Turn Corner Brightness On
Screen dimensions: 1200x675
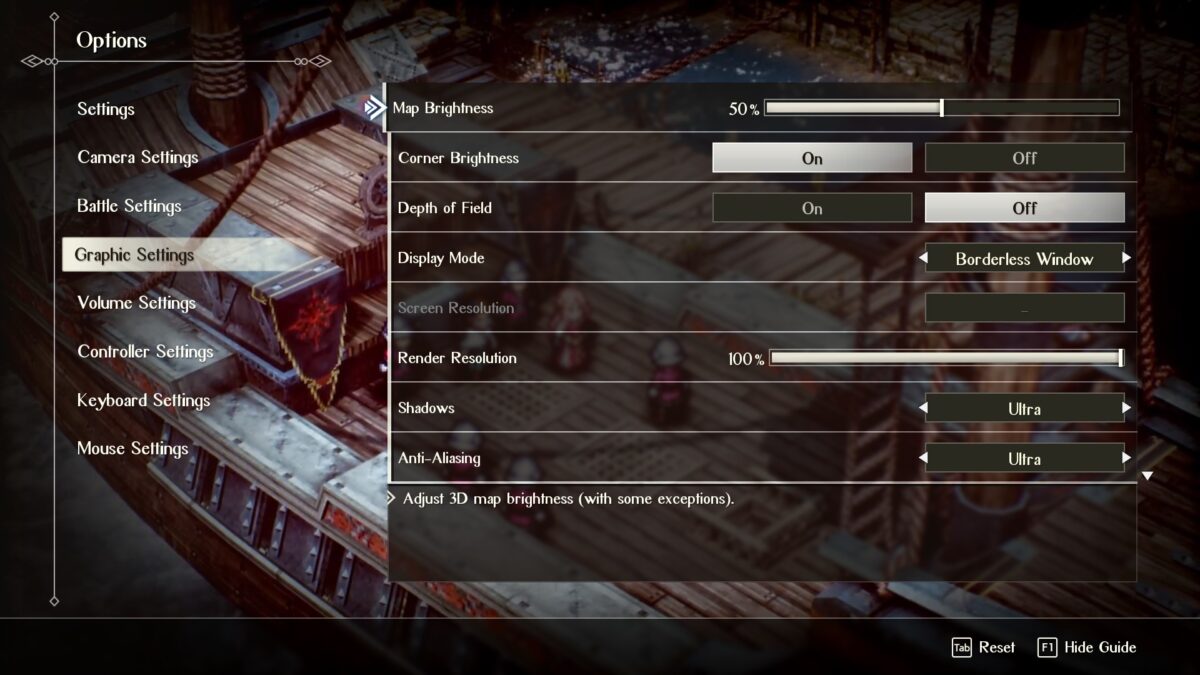tap(812, 158)
